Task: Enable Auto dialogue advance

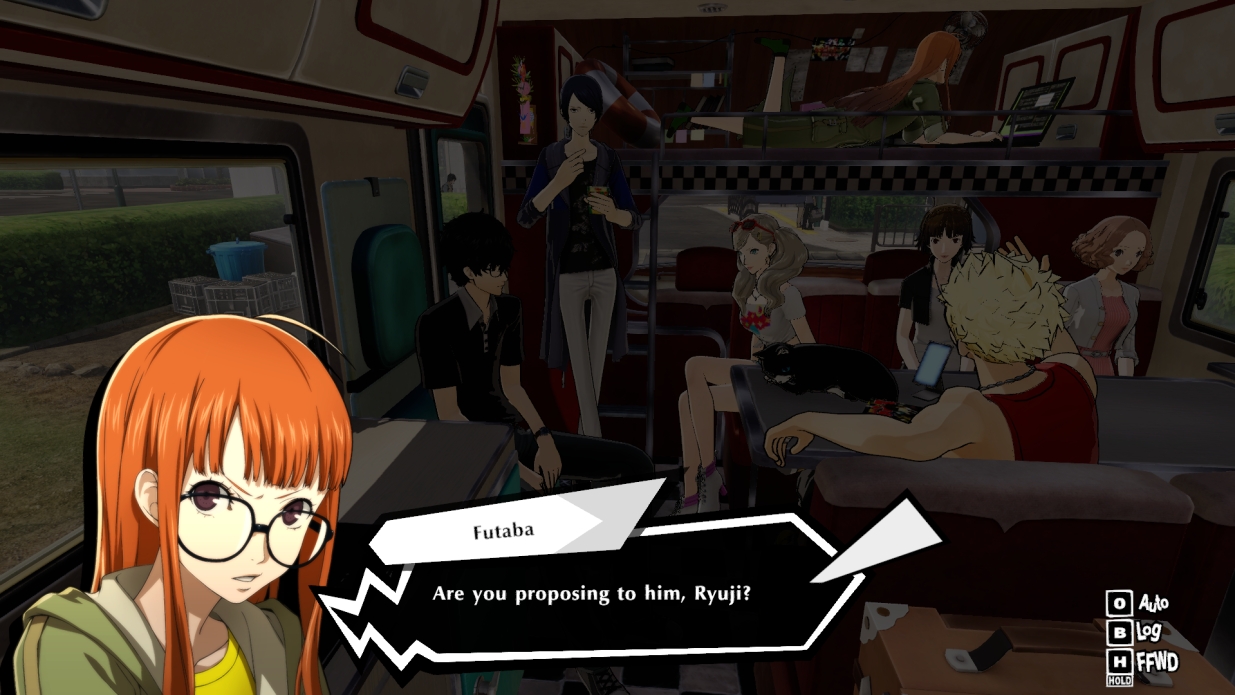Action: point(1138,604)
